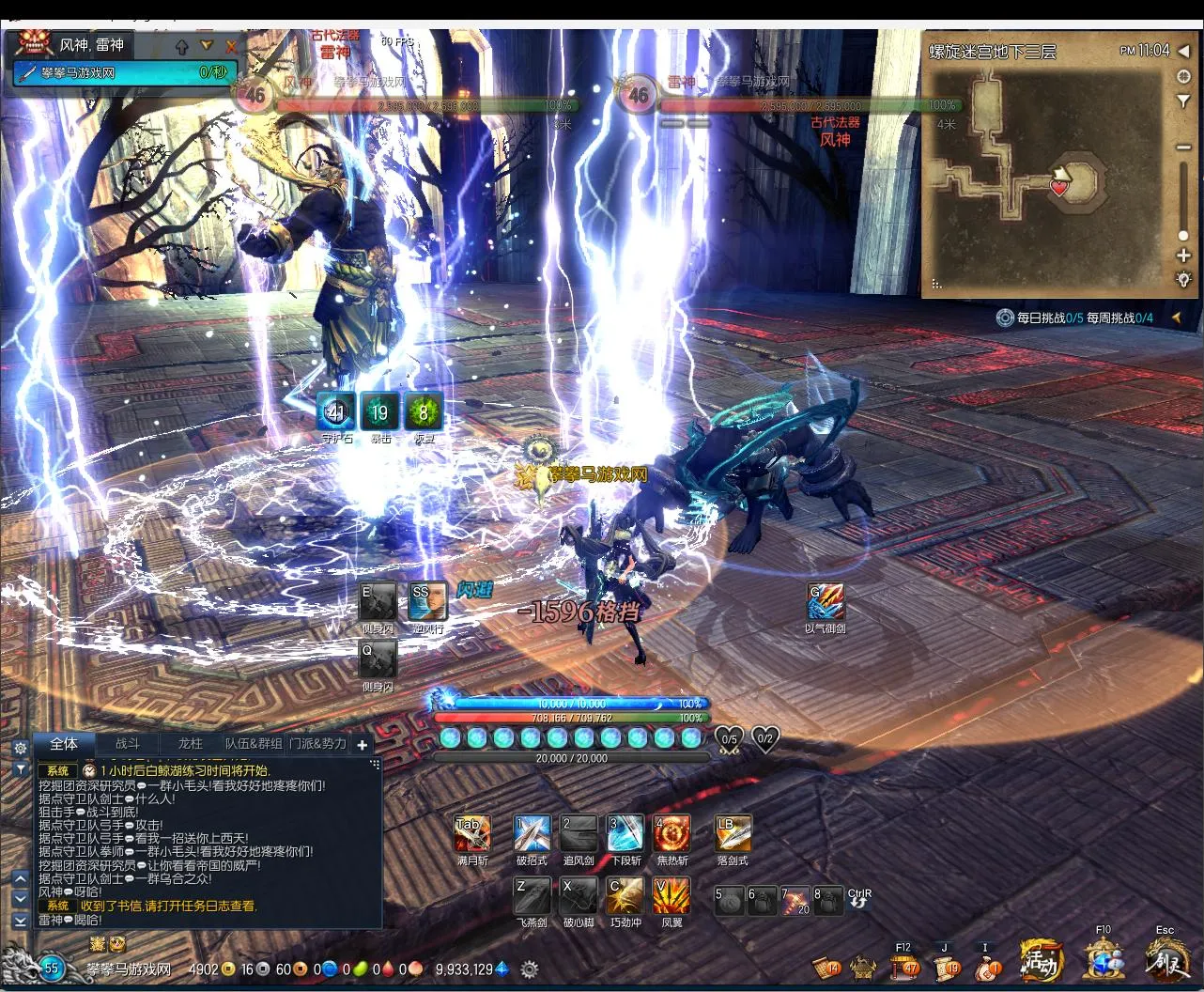
Task: Open the 活动 events menu
Action: click(x=1041, y=961)
